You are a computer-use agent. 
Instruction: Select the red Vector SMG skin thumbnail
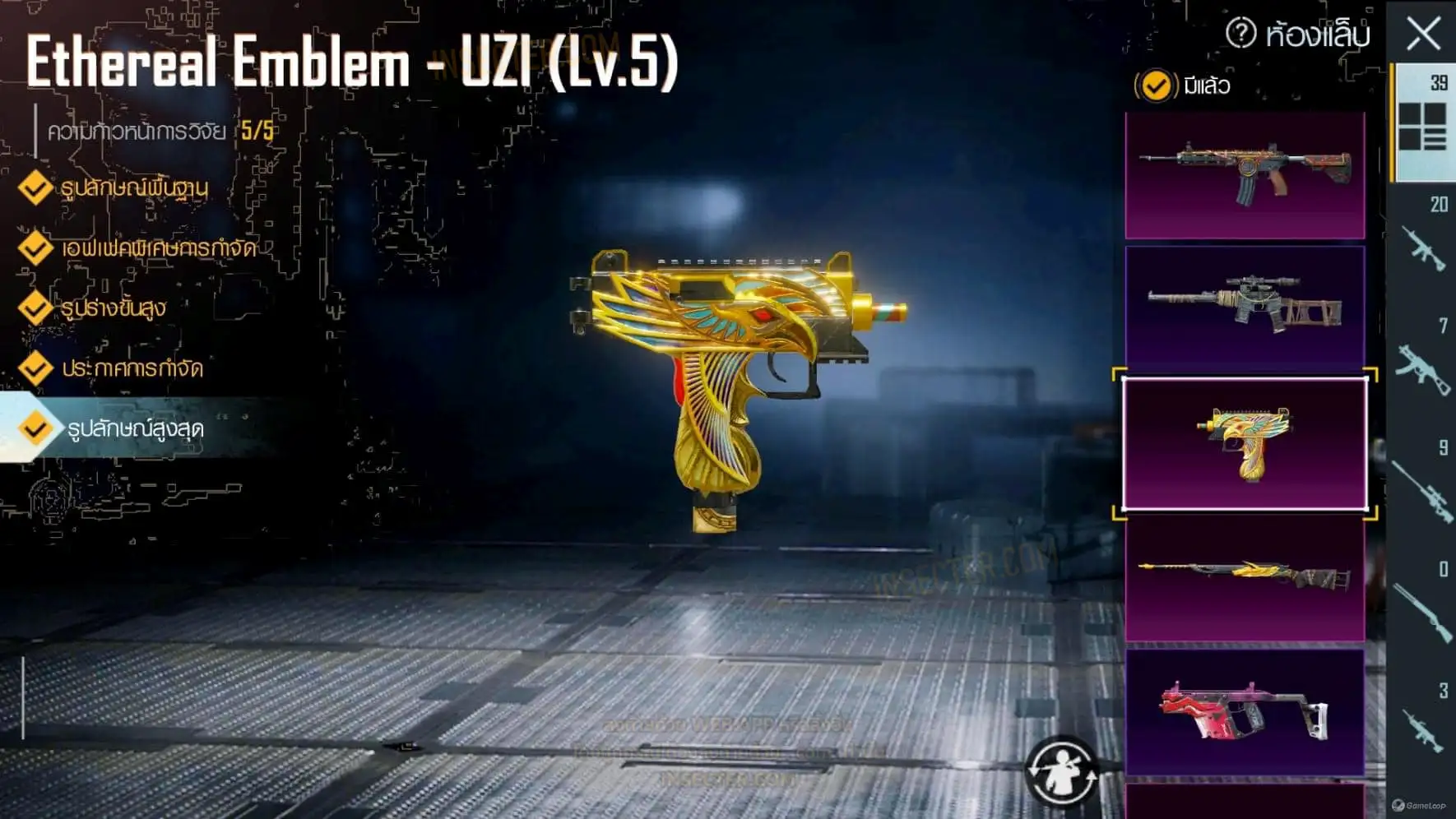click(x=1245, y=712)
